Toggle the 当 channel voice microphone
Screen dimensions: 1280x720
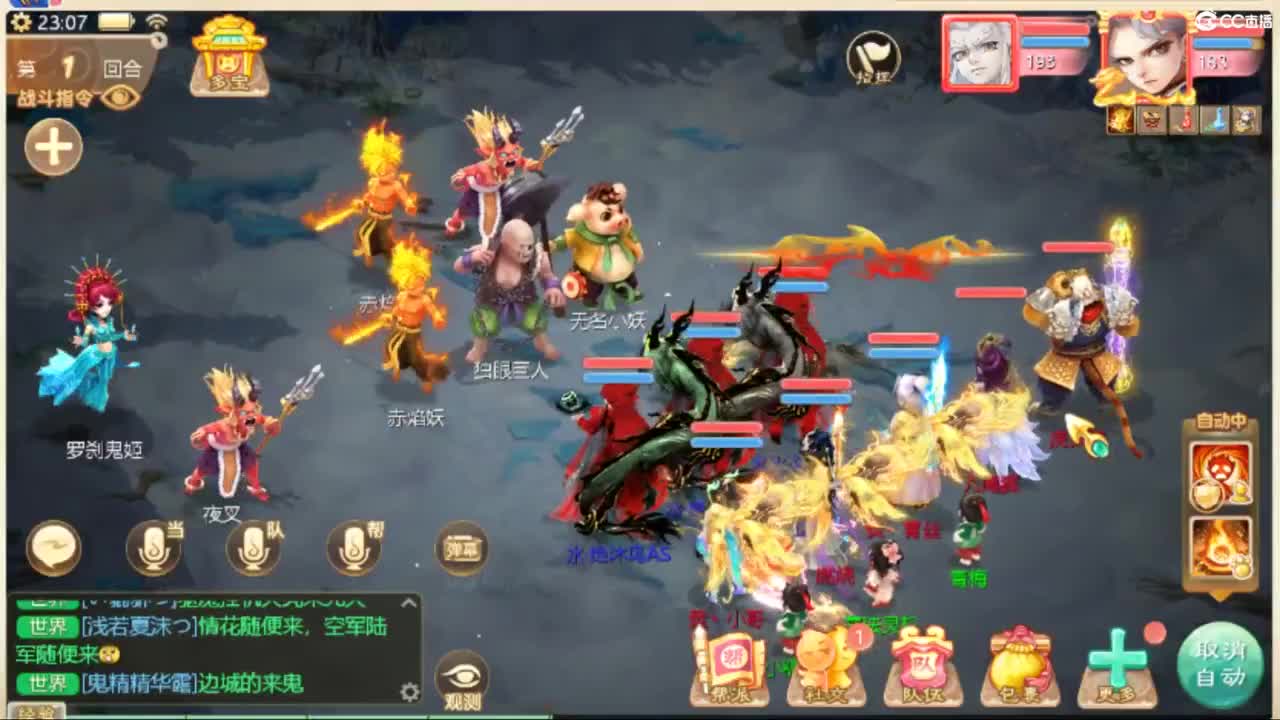pyautogui.click(x=155, y=548)
